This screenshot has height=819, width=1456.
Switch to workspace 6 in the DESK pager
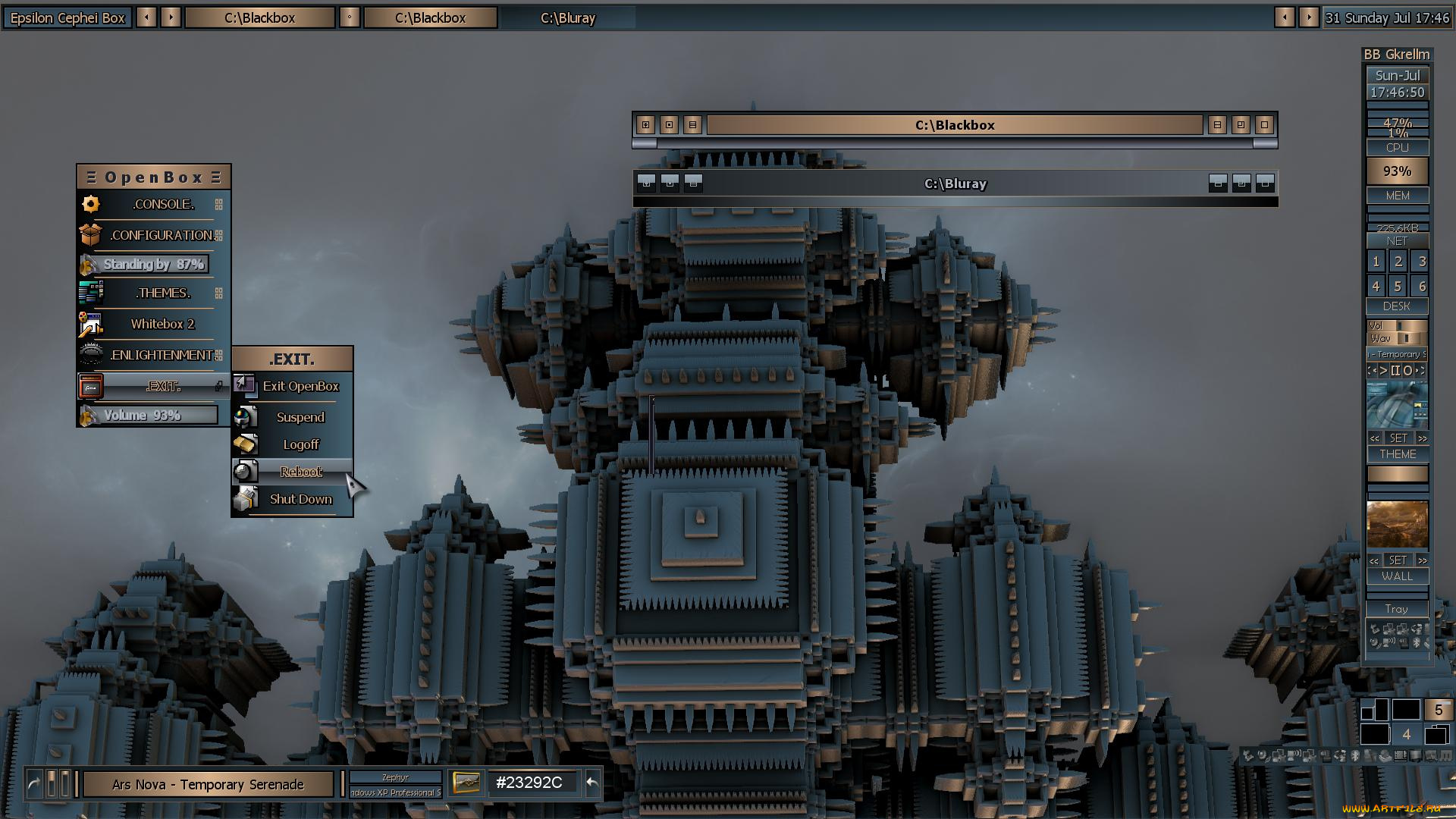(x=1422, y=286)
